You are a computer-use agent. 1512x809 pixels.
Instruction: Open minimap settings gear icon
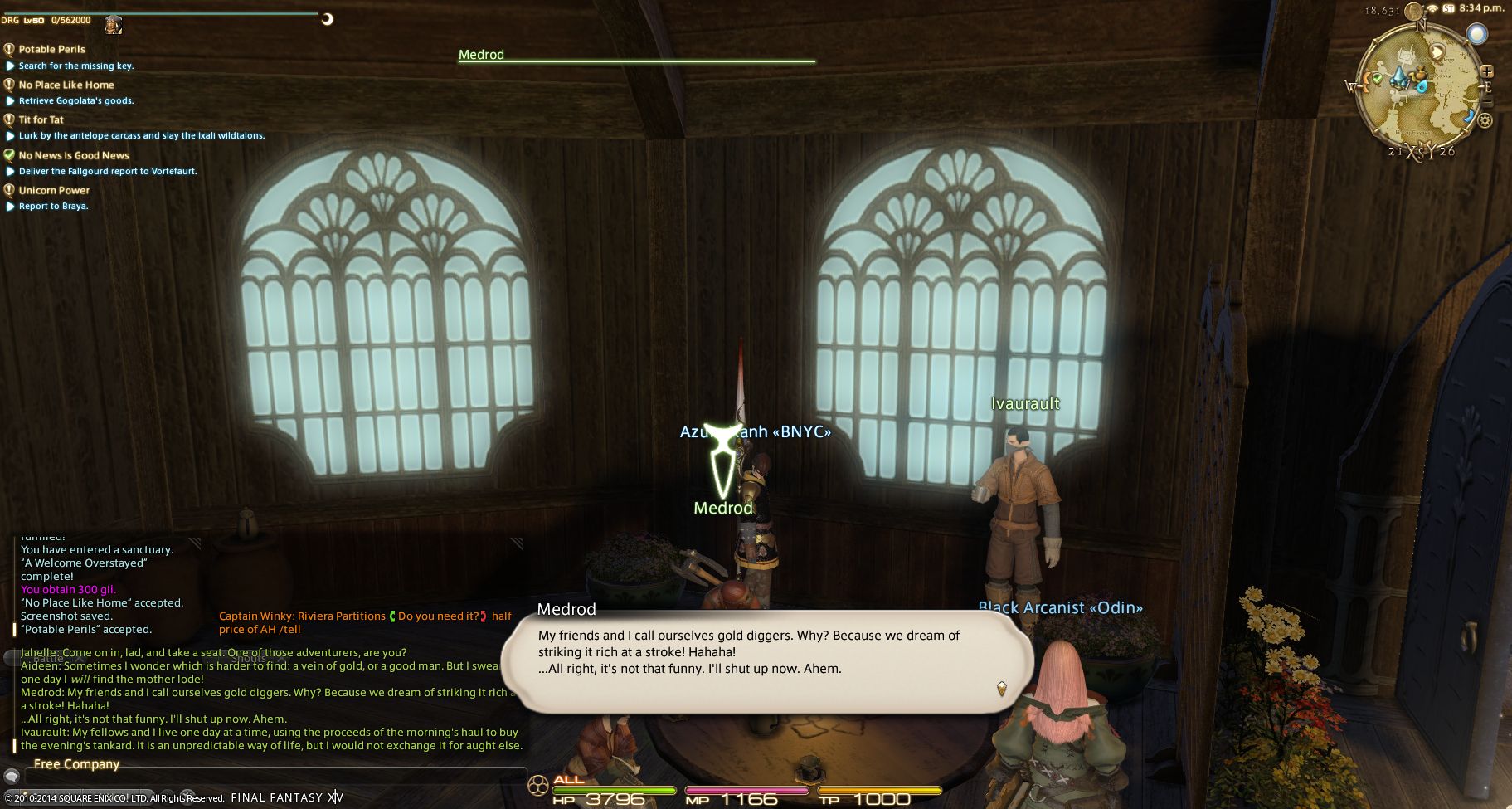pyautogui.click(x=1485, y=121)
